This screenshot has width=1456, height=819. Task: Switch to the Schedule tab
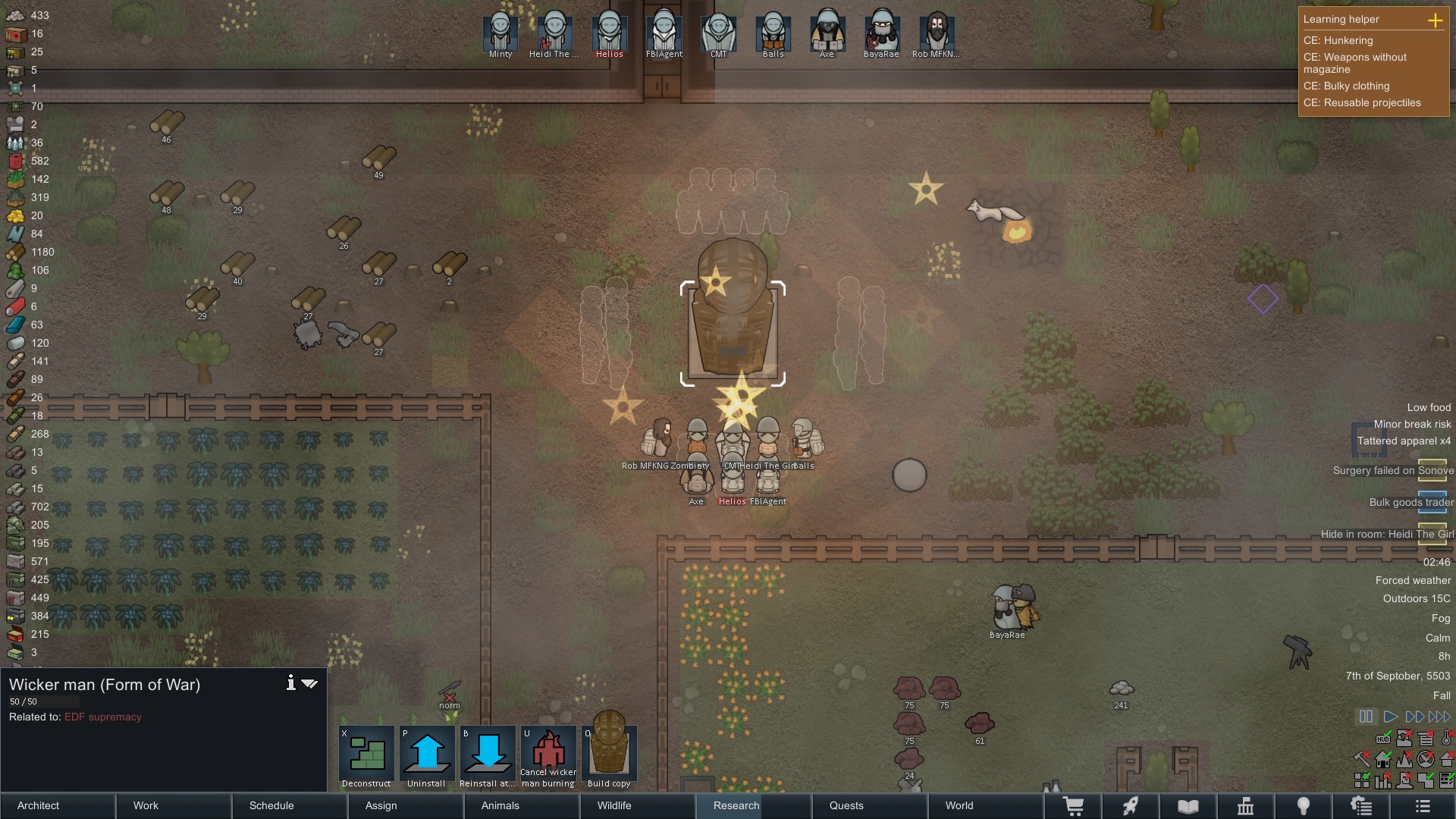coord(290,805)
